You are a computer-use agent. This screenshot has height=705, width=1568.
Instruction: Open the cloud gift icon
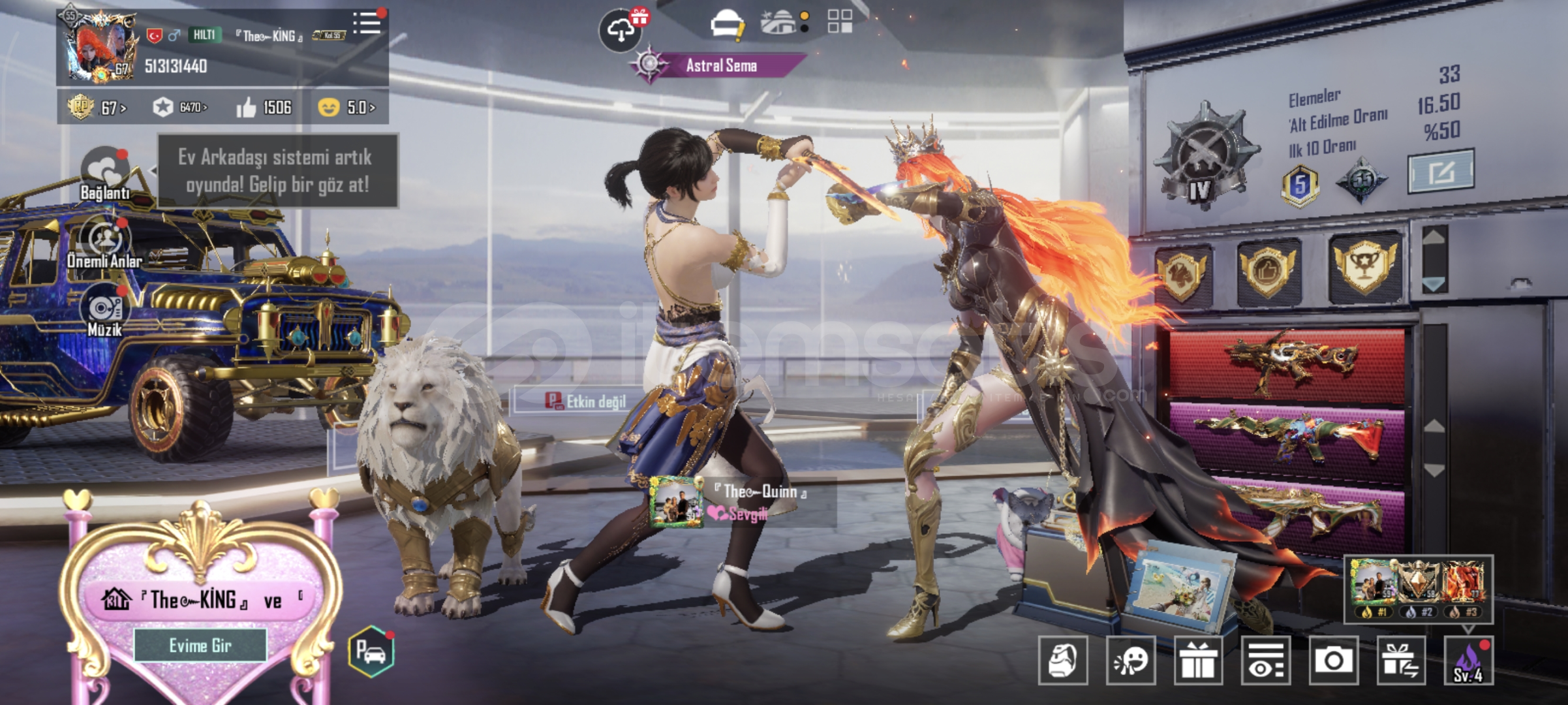[621, 29]
